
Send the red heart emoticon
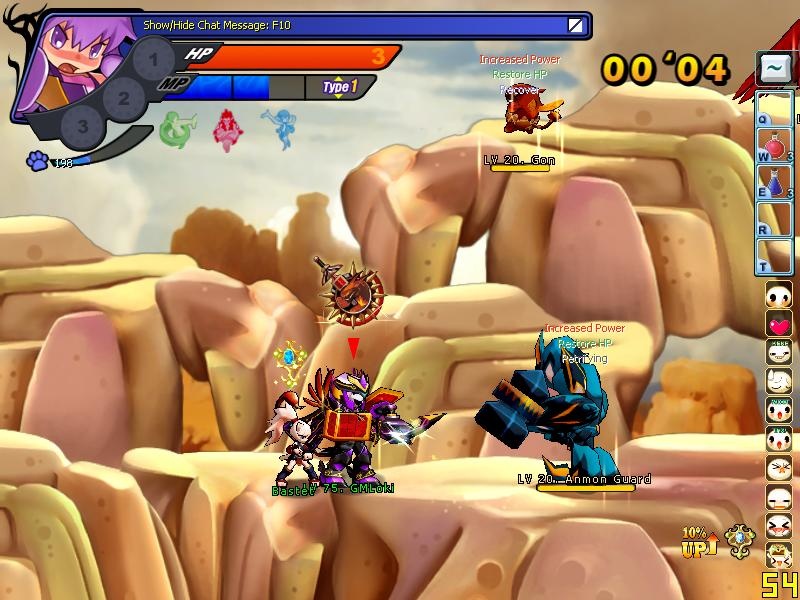779,324
